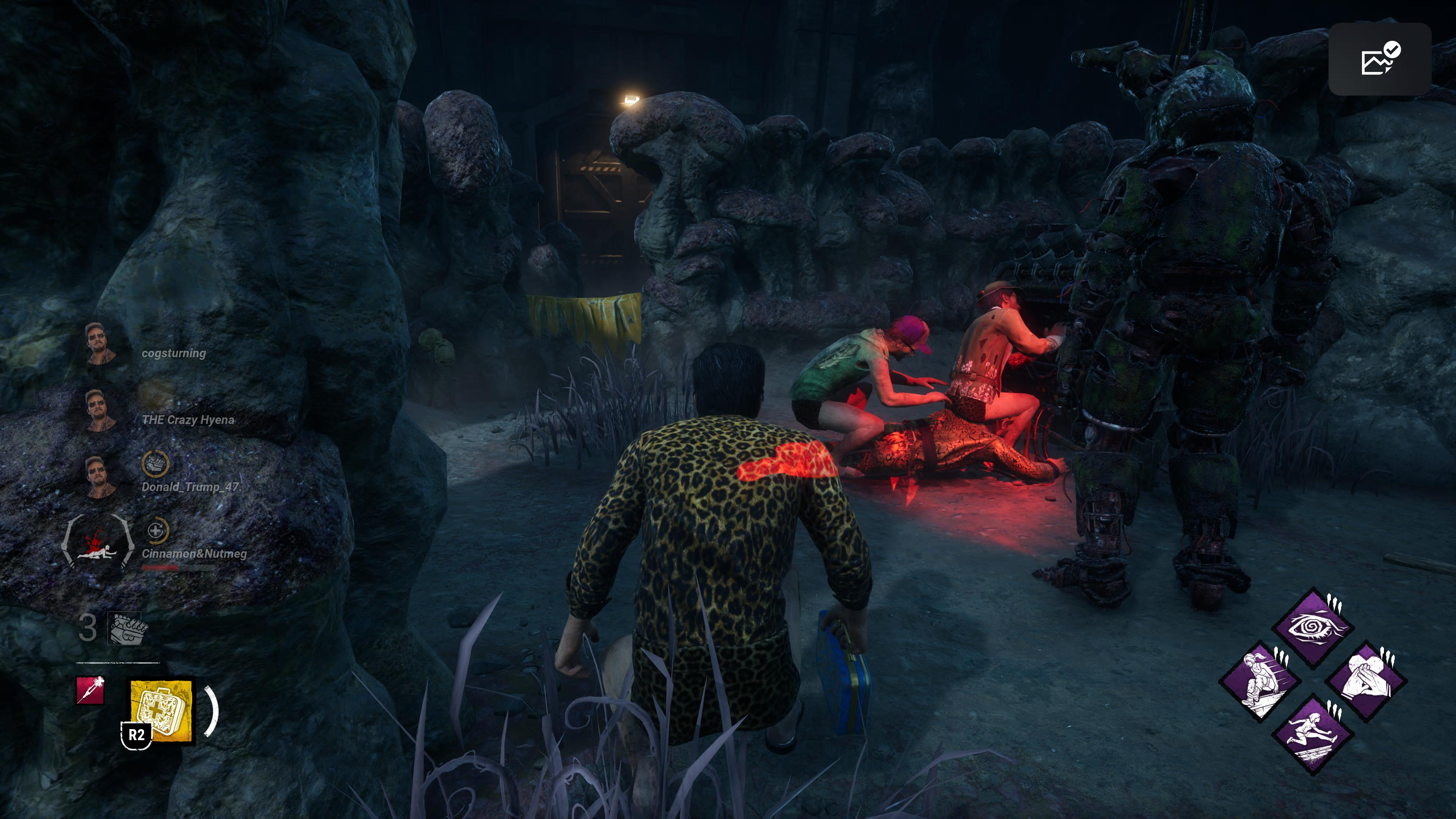Screen dimensions: 1456x819
Task: Choose the hands holding heart perk
Action: [1365, 681]
